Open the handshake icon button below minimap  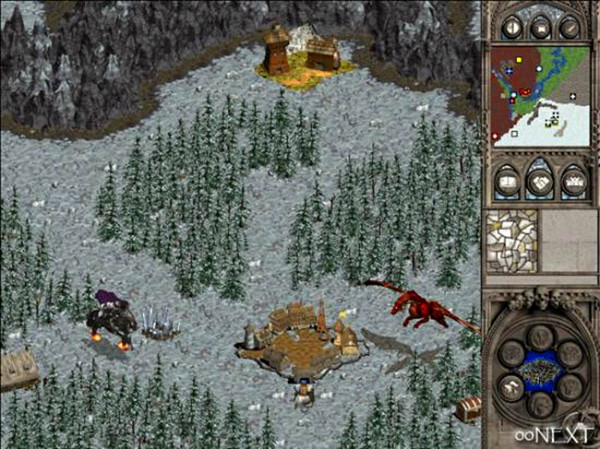pyautogui.click(x=541, y=182)
